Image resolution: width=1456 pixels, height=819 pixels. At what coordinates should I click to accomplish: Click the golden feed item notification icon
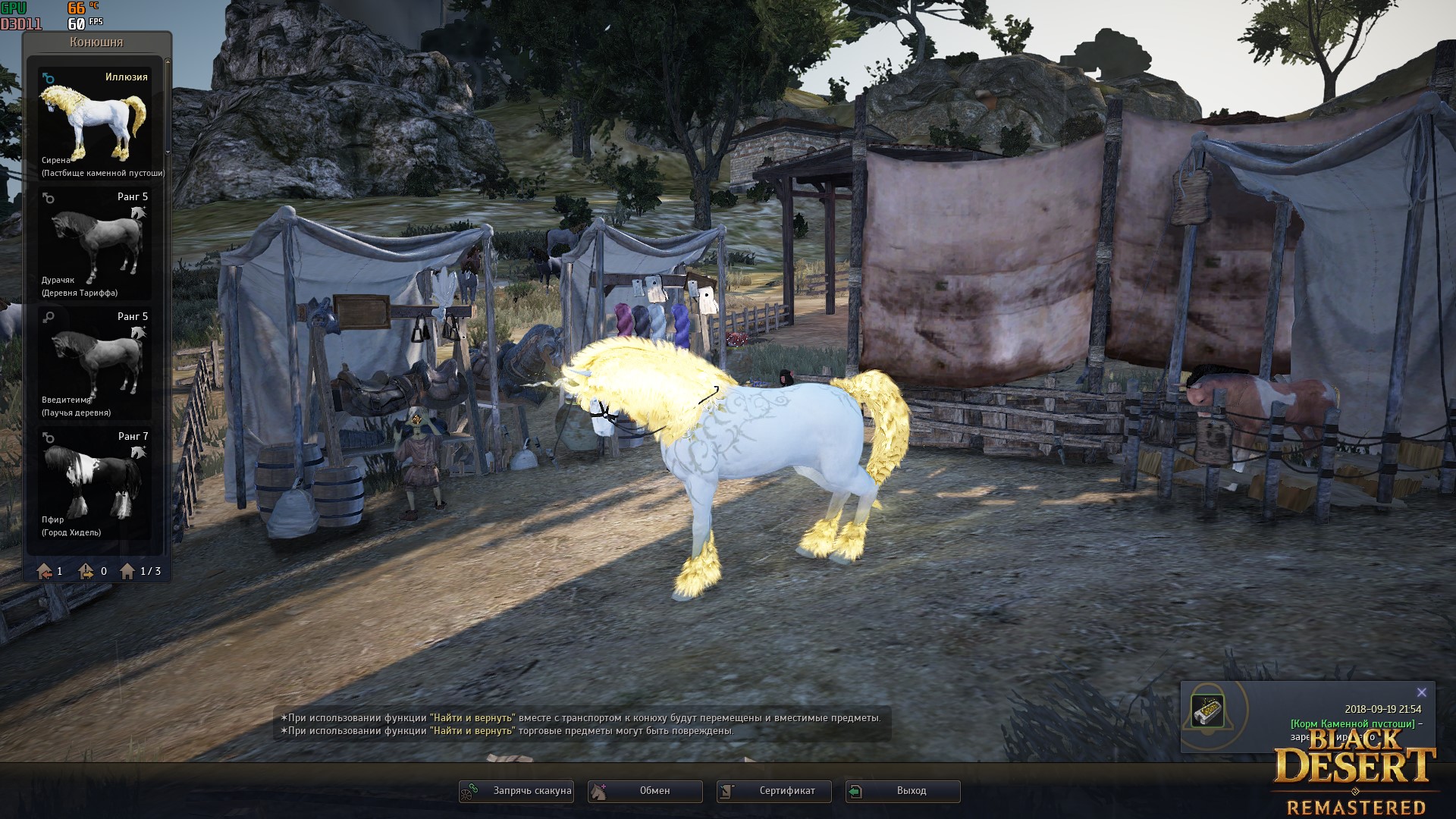click(x=1207, y=711)
